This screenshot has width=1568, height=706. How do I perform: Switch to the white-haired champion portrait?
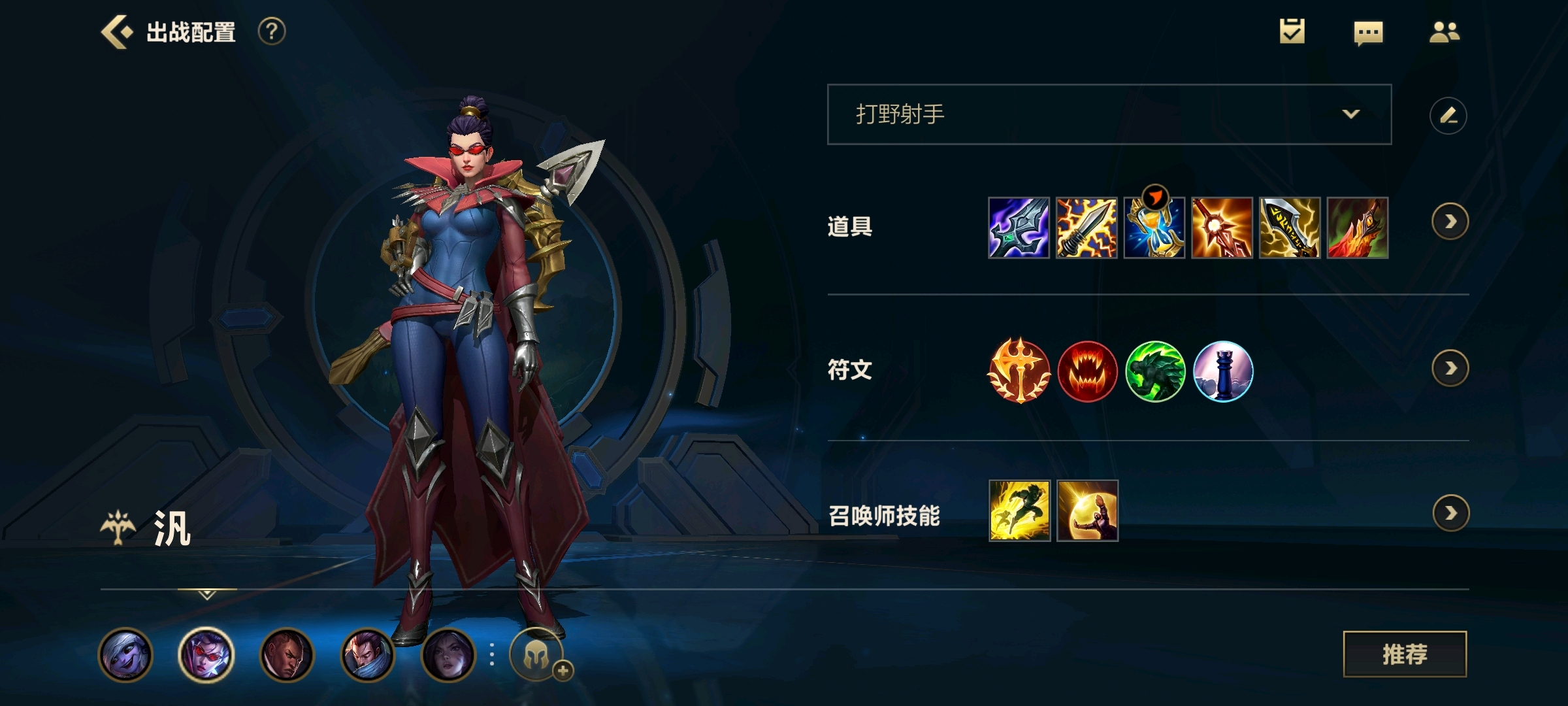point(125,654)
